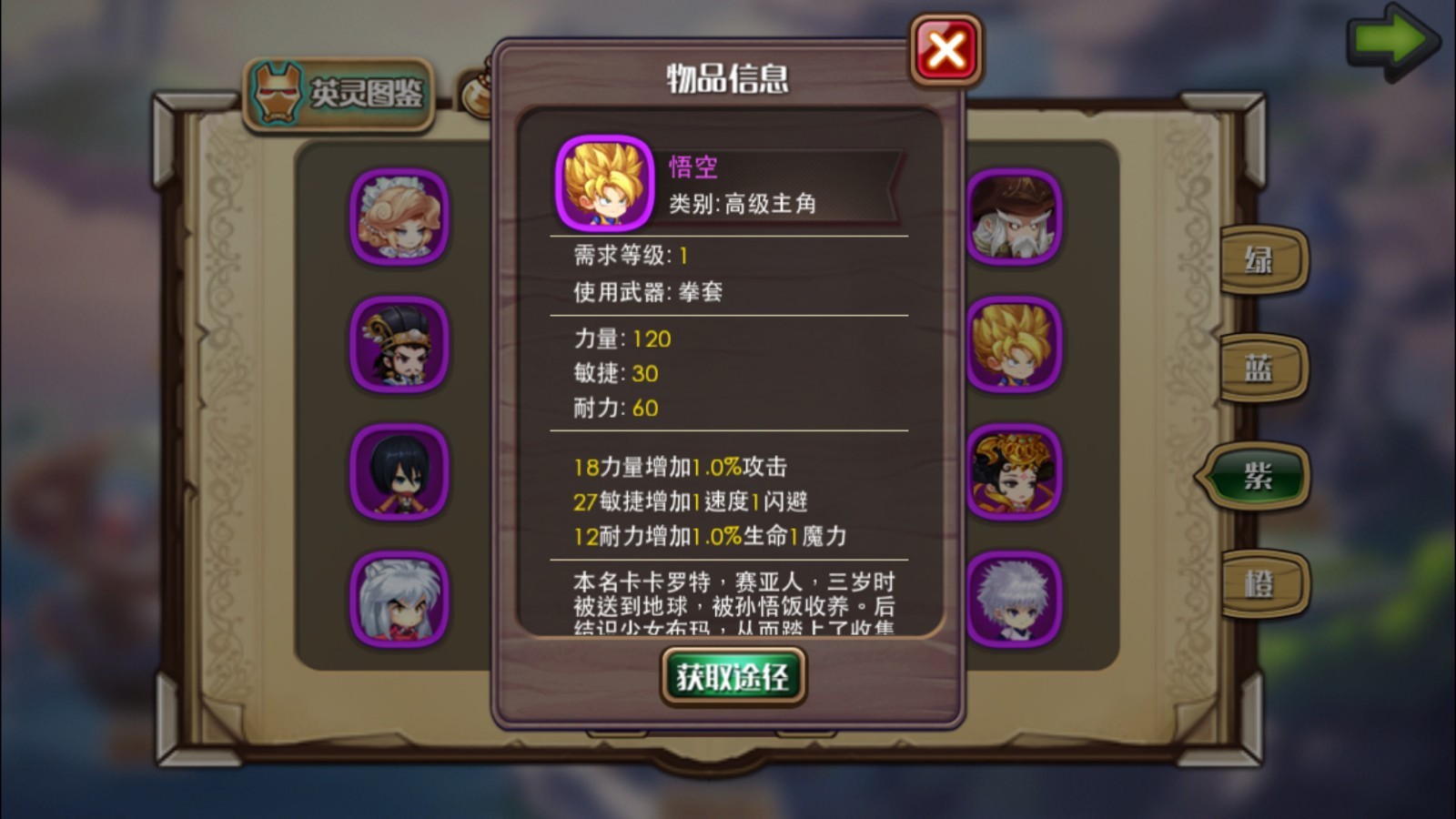
Task: Select the curly blonde maid hero portrait
Action: (x=399, y=217)
